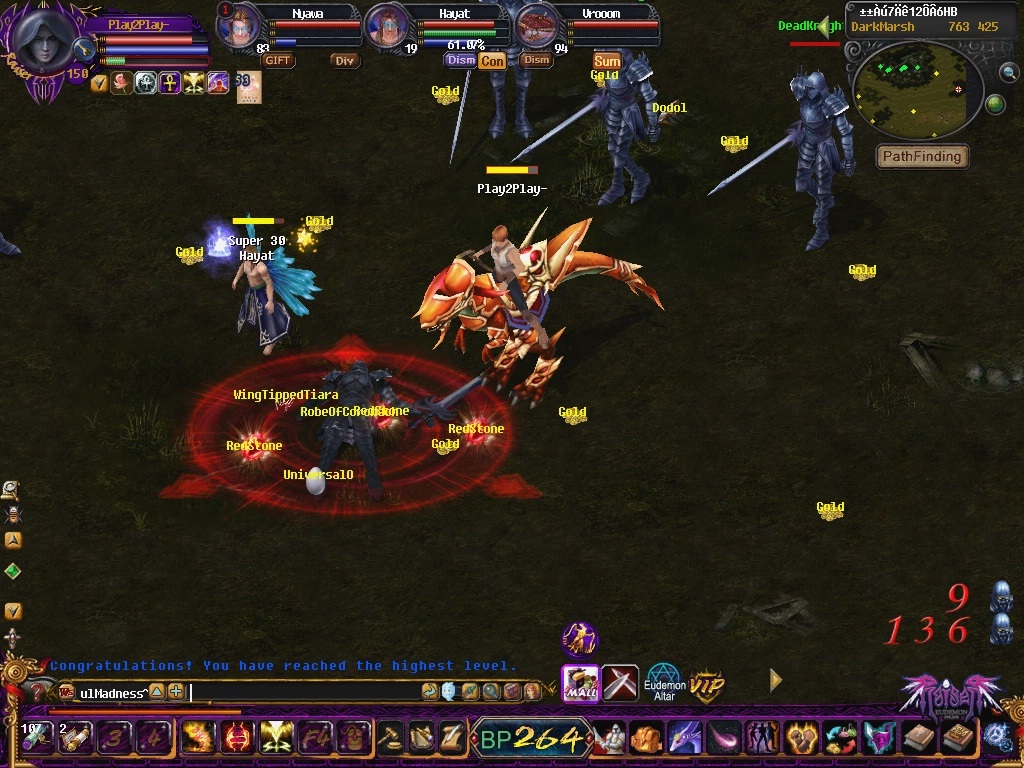1024x768 pixels.
Task: Click the crossed swords icon beside Mall
Action: point(620,682)
